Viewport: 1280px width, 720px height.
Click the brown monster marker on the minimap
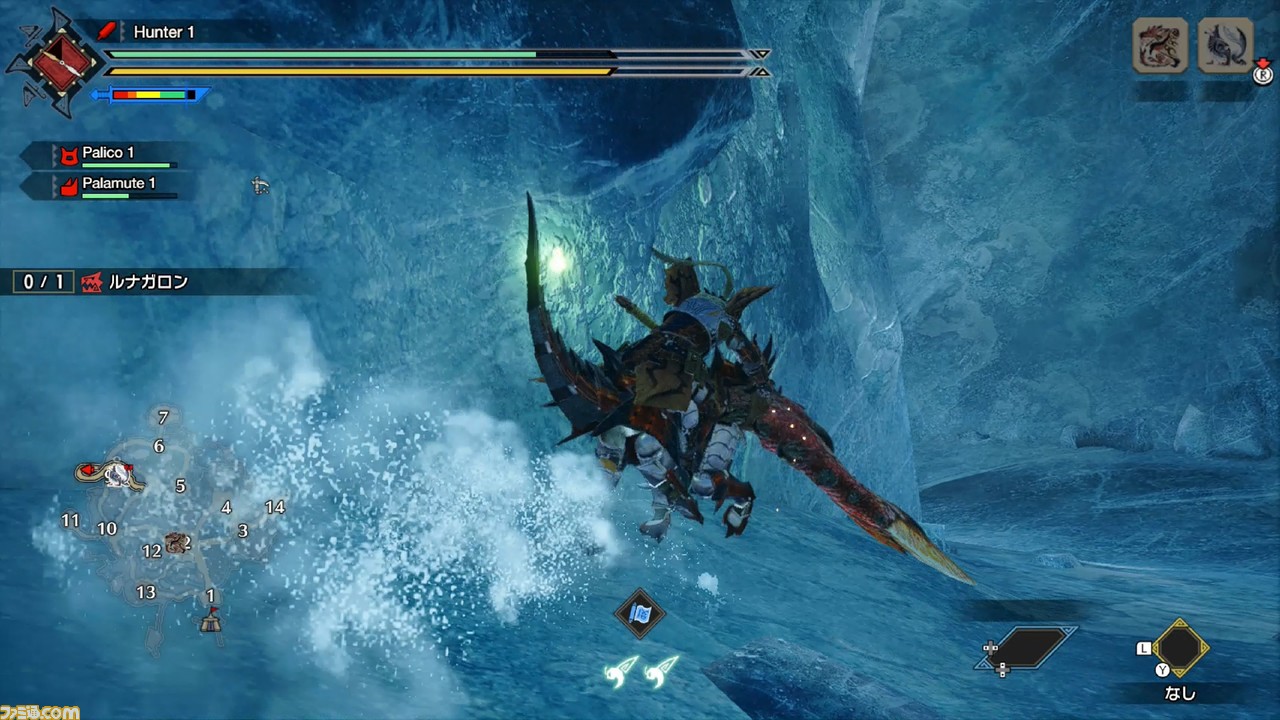176,543
